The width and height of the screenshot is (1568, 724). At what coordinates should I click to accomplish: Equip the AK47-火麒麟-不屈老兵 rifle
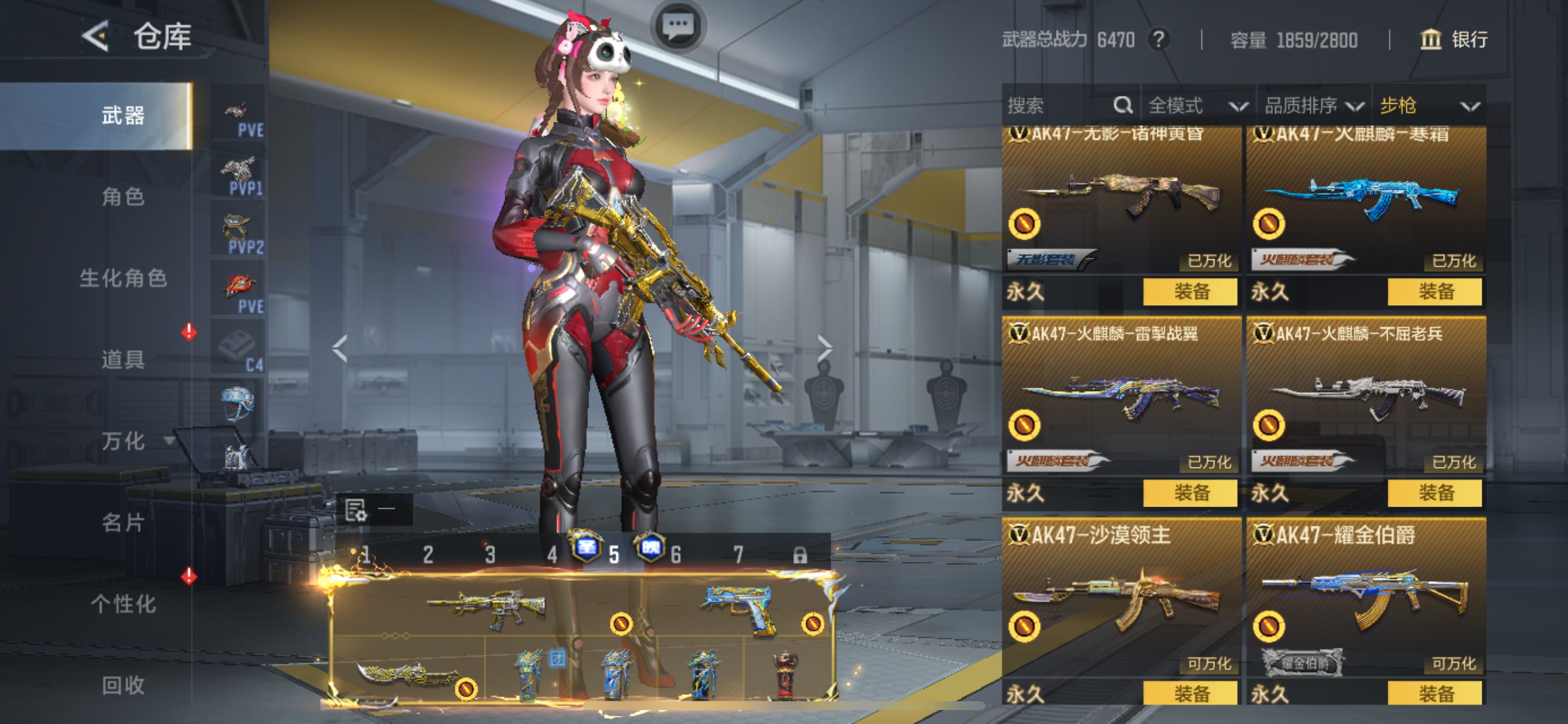tap(1434, 492)
